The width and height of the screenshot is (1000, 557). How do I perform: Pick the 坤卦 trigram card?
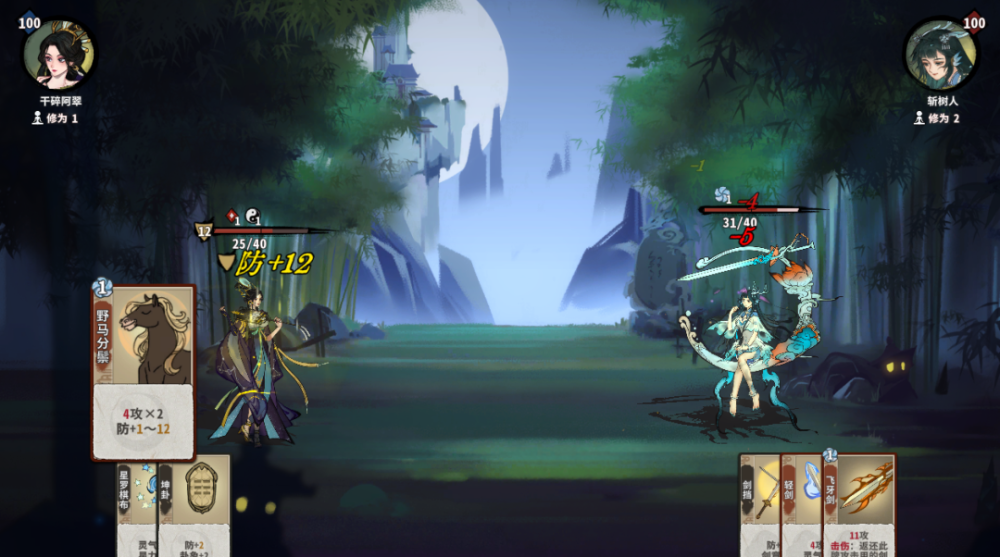[194, 506]
